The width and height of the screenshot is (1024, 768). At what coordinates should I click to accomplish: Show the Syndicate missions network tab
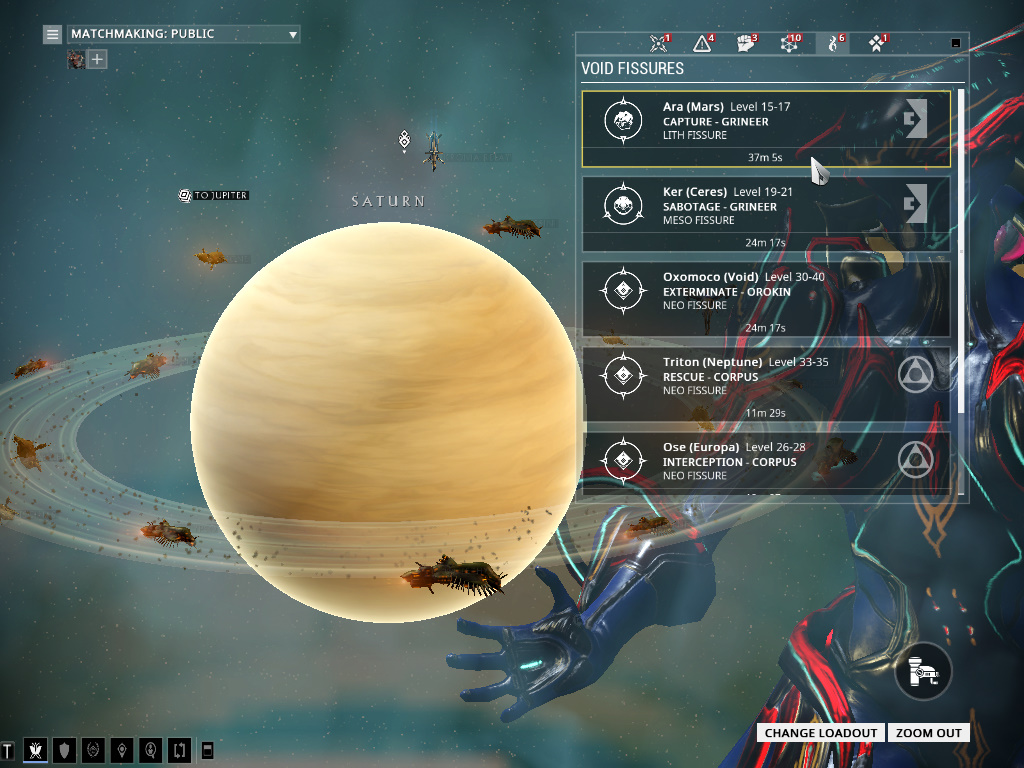tap(788, 43)
